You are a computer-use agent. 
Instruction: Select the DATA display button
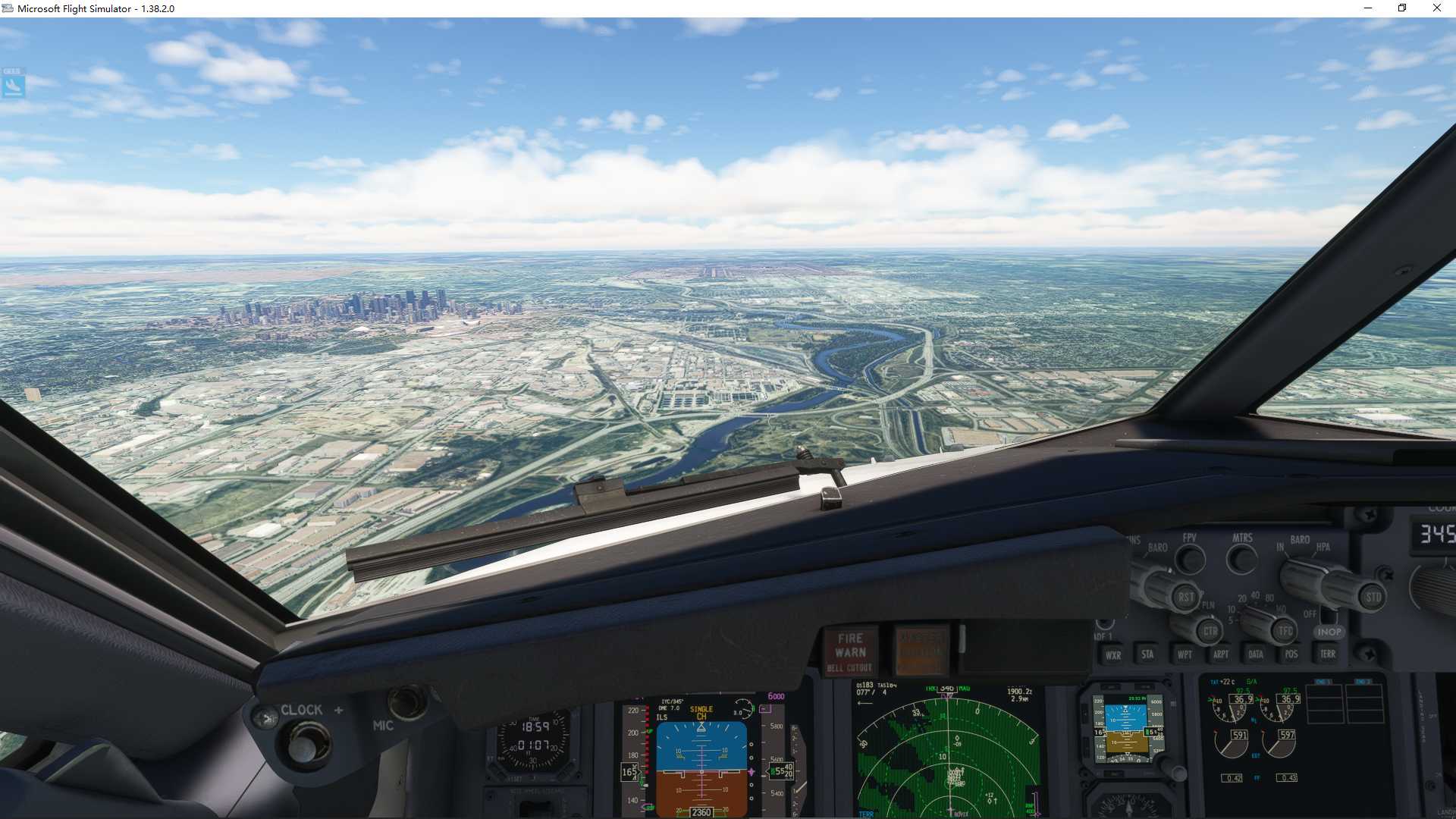click(x=1256, y=655)
